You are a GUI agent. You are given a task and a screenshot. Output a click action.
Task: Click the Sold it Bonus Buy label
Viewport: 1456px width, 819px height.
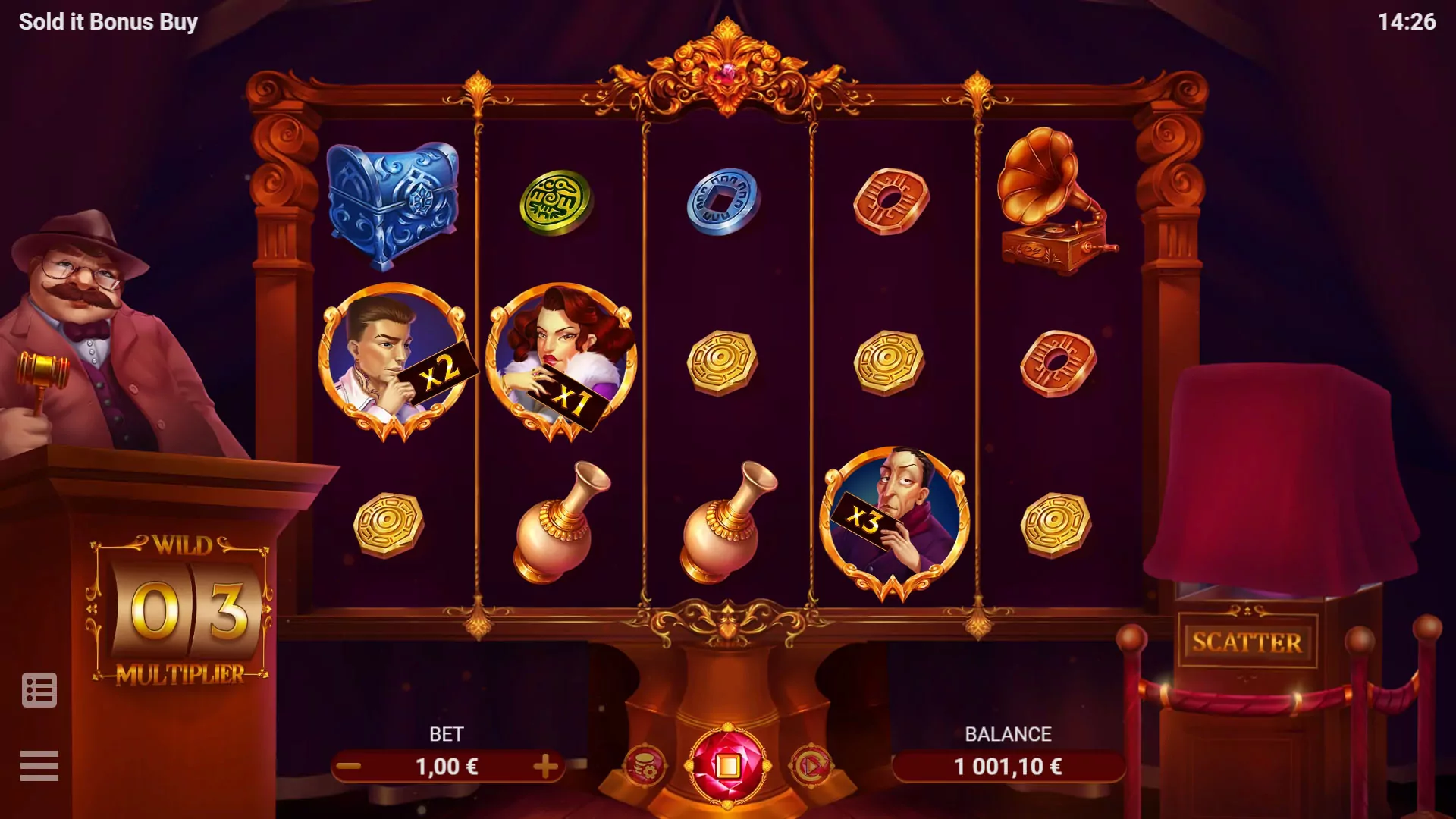point(108,21)
